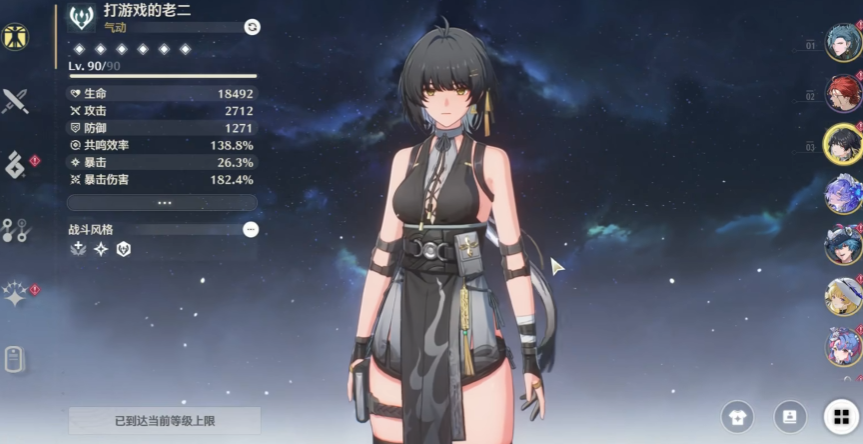This screenshot has width=863, height=444.
Task: Collapse the 战斗风格 section with minus button
Action: (x=251, y=229)
